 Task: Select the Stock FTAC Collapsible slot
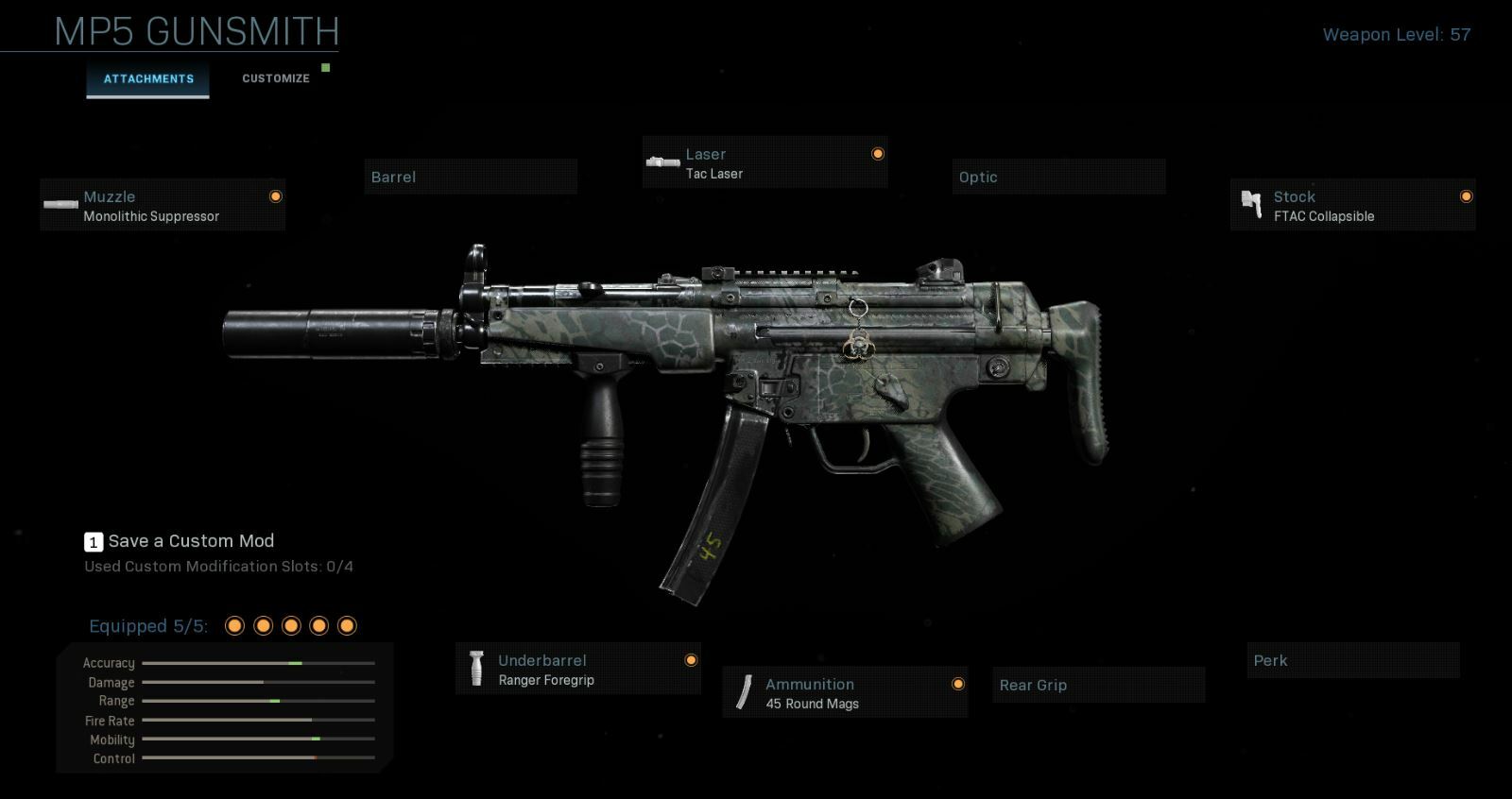[1352, 205]
